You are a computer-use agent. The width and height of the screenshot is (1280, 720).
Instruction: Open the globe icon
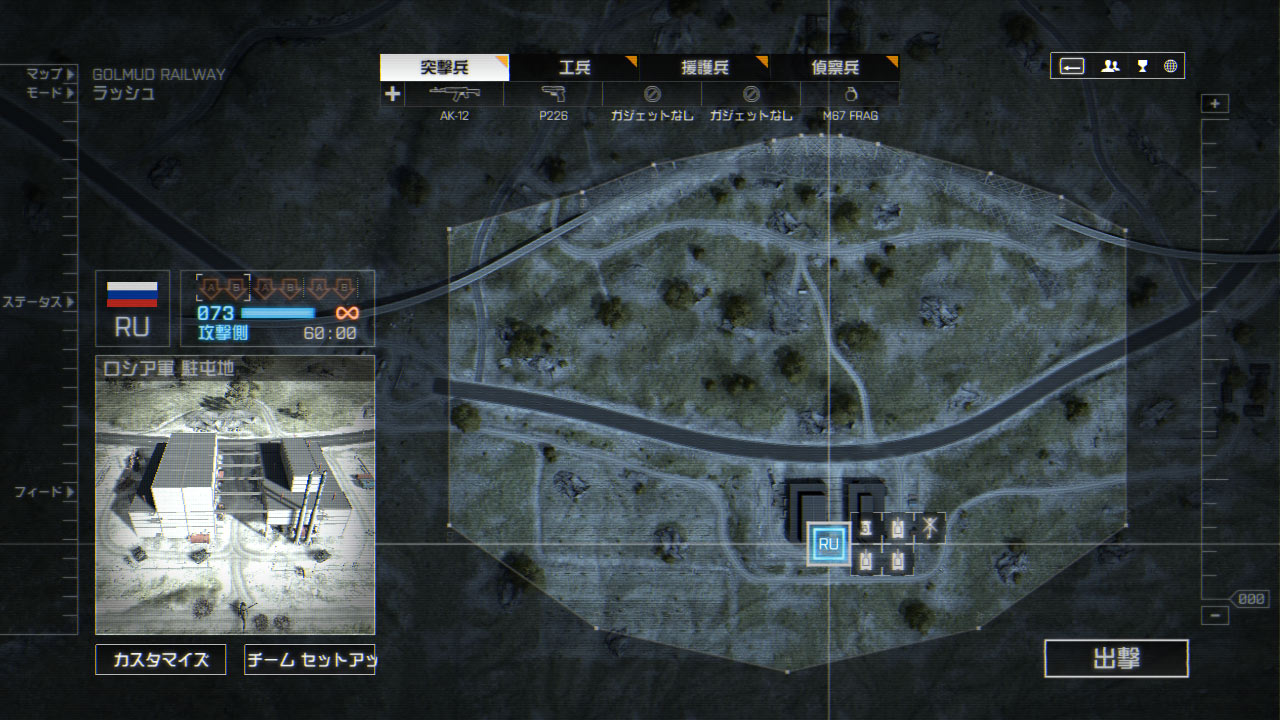pos(1170,66)
